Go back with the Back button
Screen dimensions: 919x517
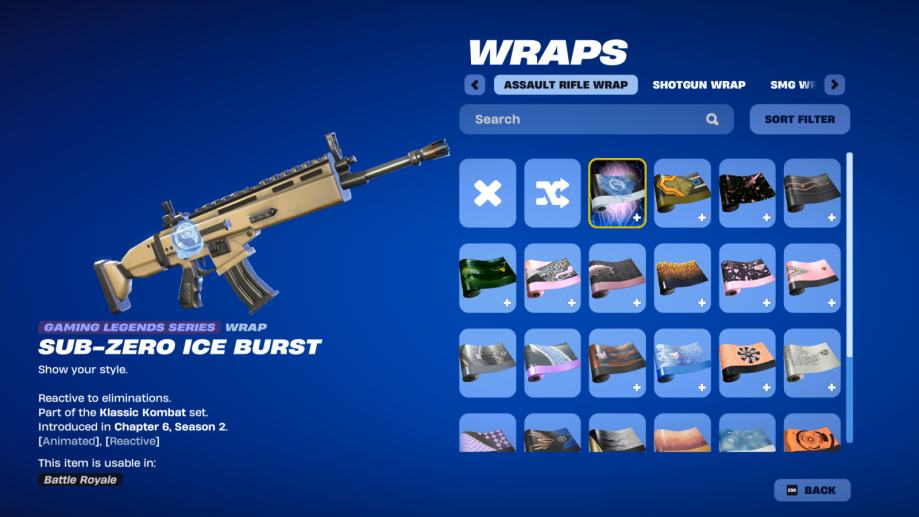(x=811, y=490)
